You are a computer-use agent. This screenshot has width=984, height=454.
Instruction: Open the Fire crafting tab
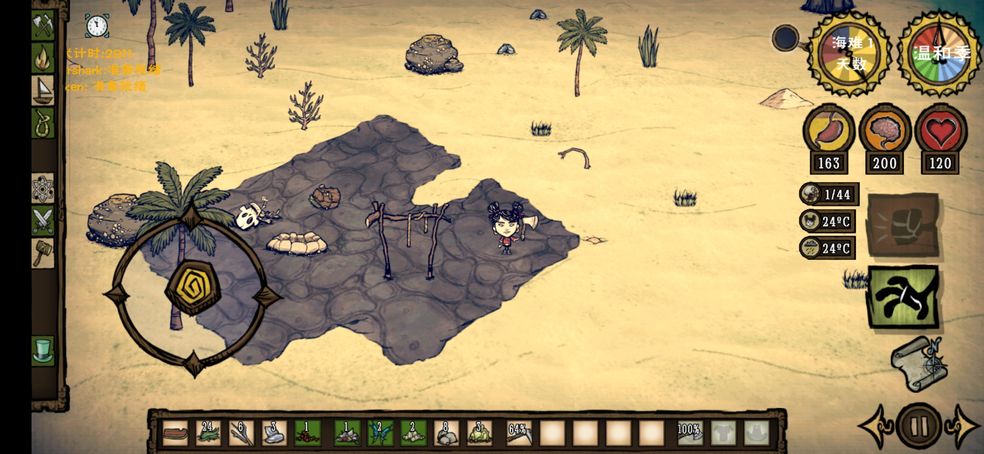(x=43, y=58)
